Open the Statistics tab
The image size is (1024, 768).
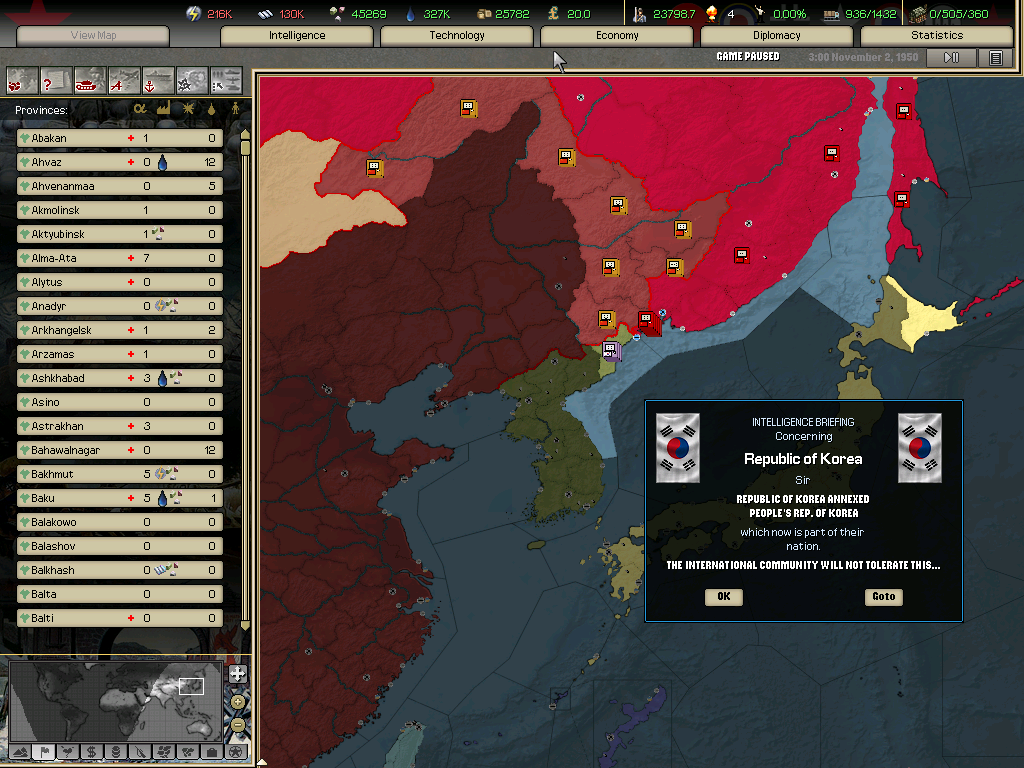click(937, 36)
